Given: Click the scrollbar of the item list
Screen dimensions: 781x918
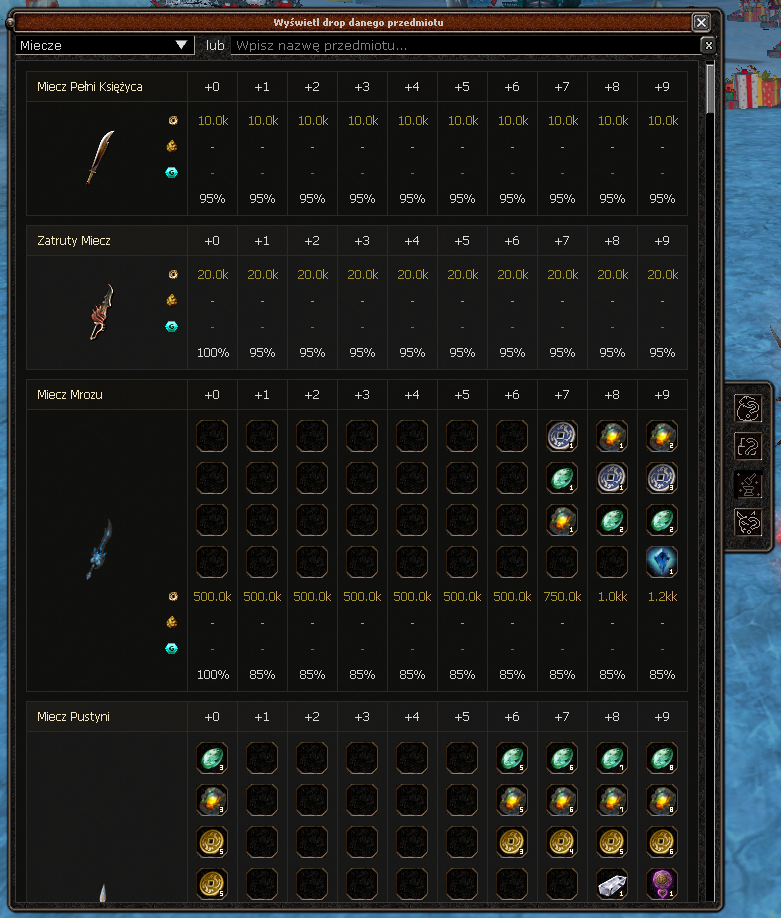Looking at the screenshot, I should (710, 90).
